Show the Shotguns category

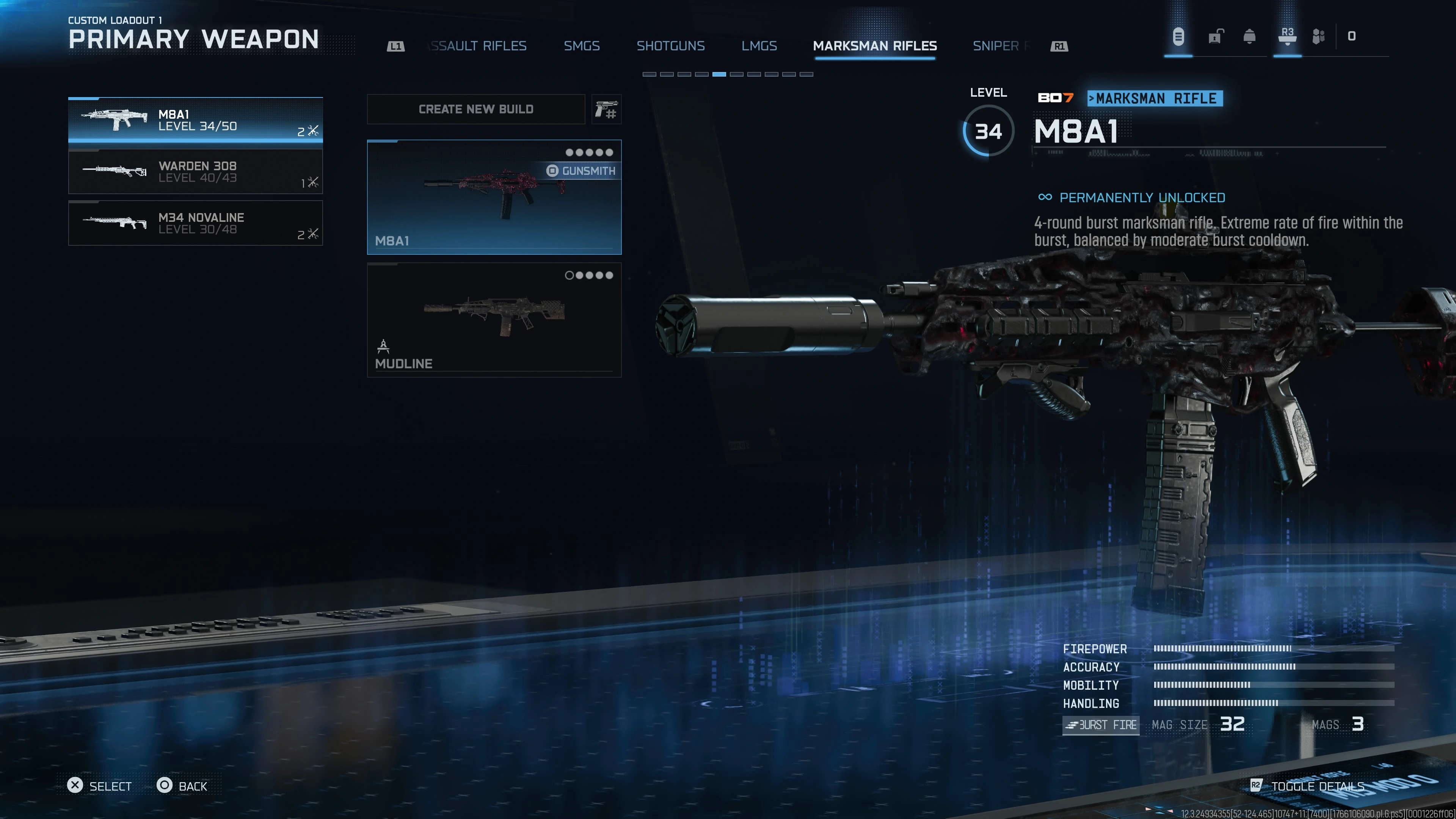point(670,46)
